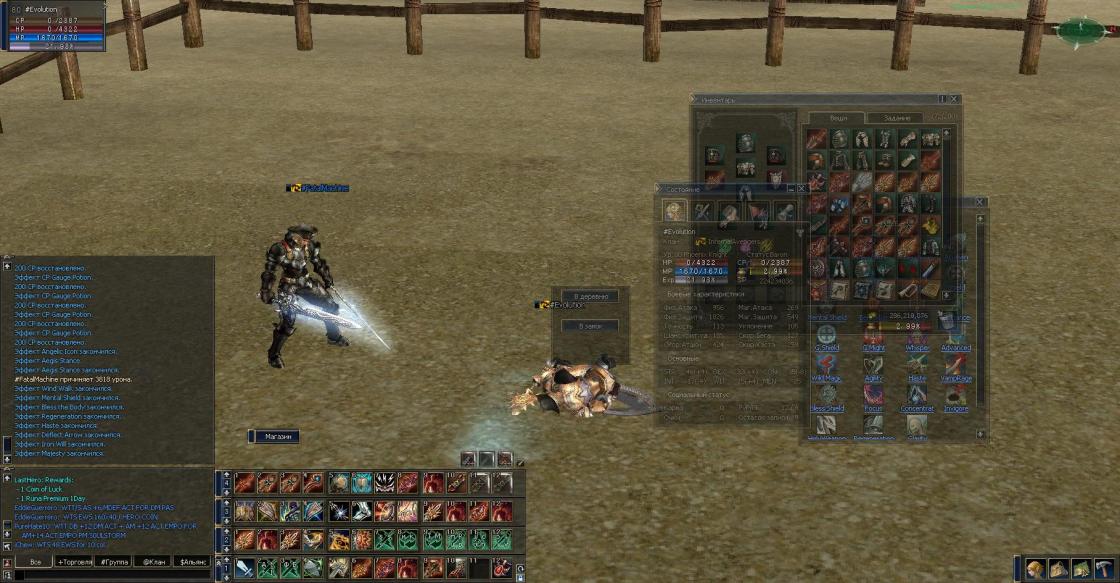1120x583 pixels.
Task: Click the G.Shield buff icon
Action: pyautogui.click(x=827, y=335)
